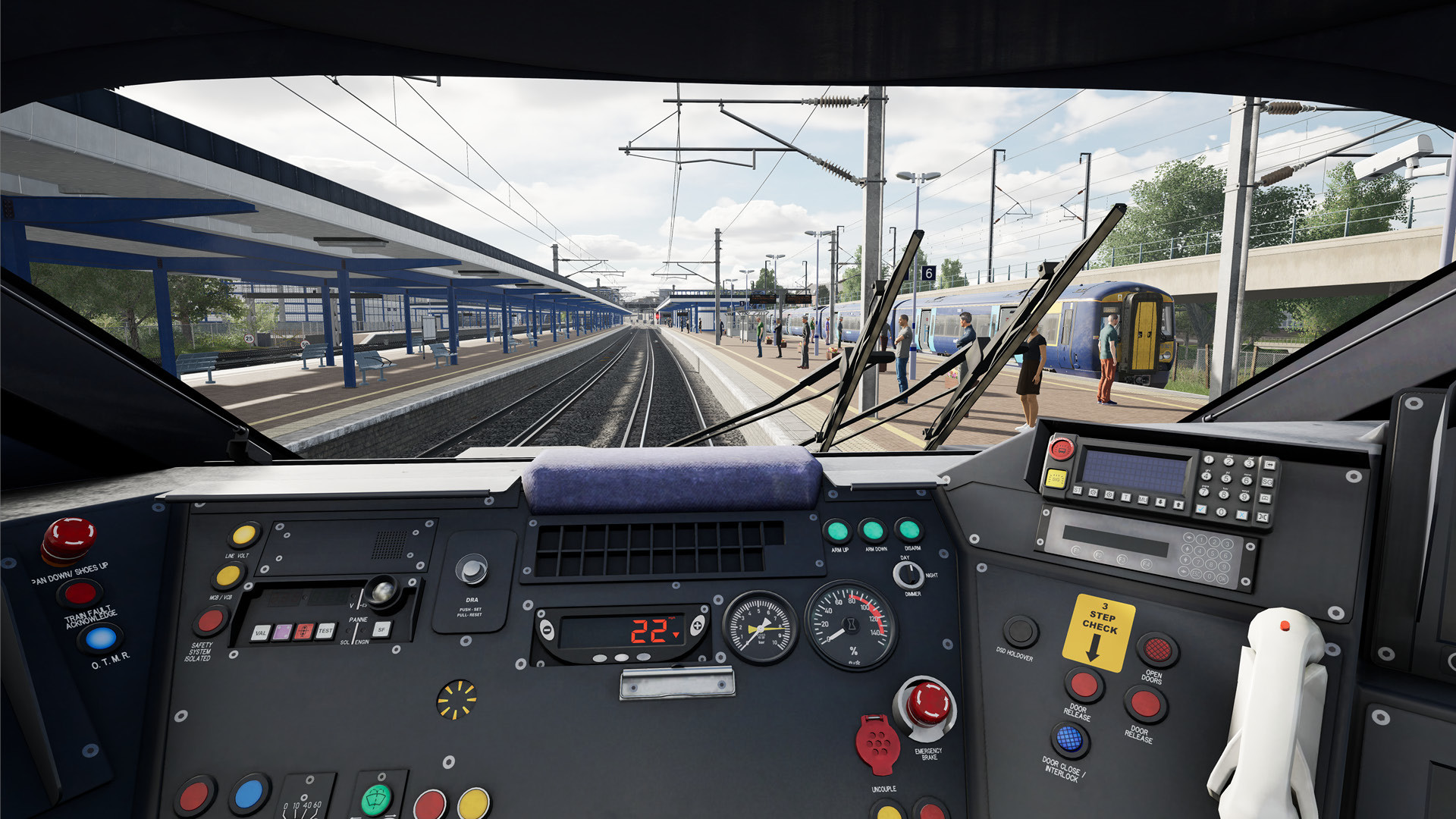This screenshot has width=1456, height=819.
Task: Click the green Arm Up button
Action: pyautogui.click(x=837, y=531)
